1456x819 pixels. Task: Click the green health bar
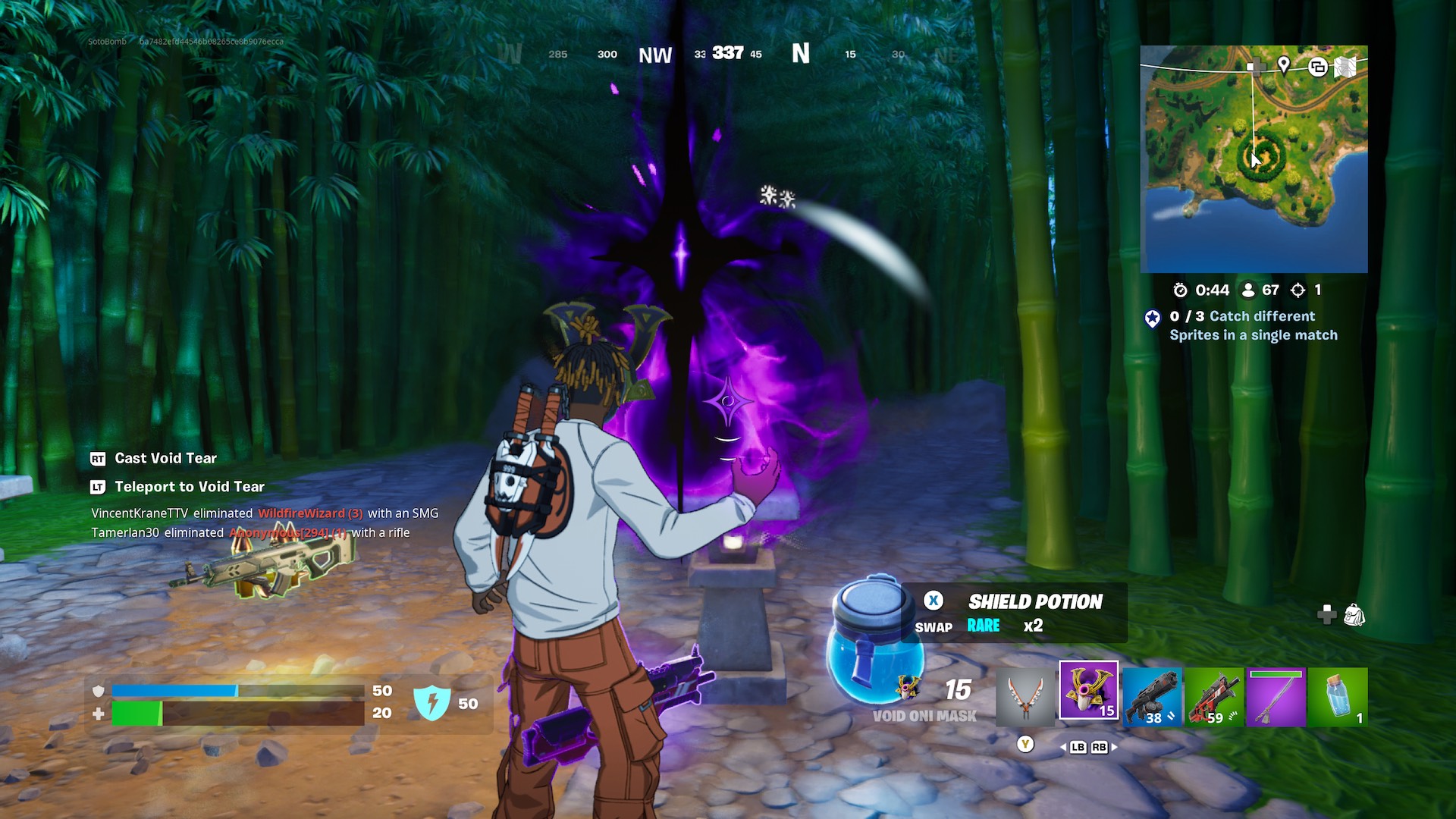136,711
